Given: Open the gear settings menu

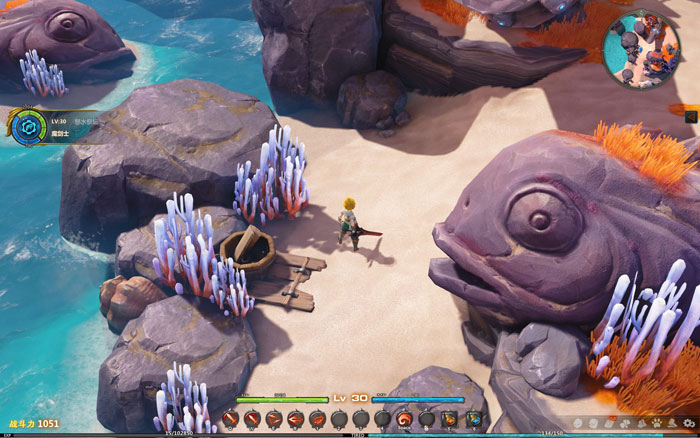Looking at the screenshot, I should (x=687, y=423).
